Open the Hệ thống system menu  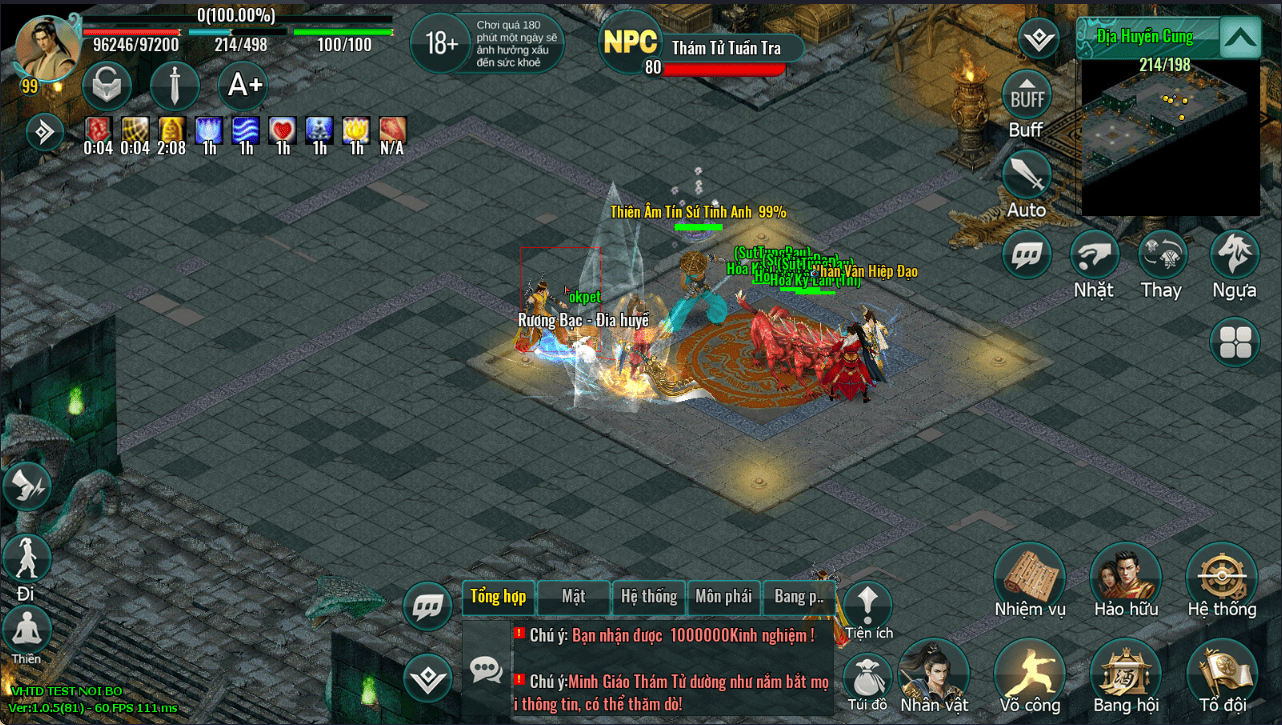pyautogui.click(x=1221, y=577)
